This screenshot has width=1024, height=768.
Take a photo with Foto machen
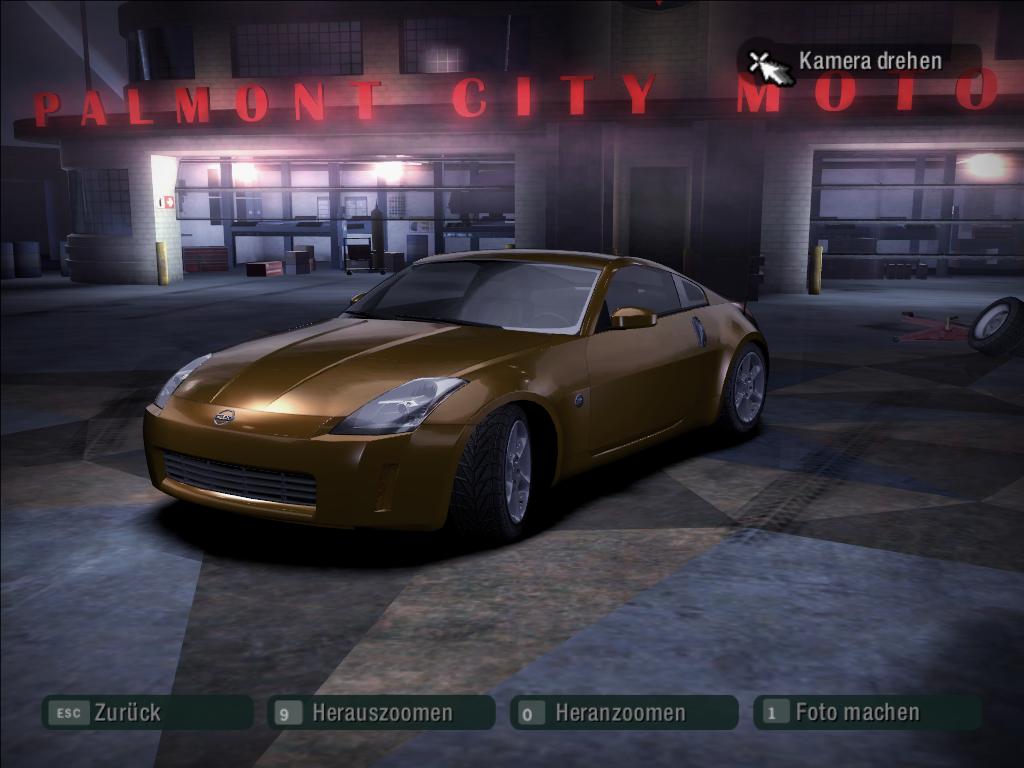pyautogui.click(x=866, y=713)
